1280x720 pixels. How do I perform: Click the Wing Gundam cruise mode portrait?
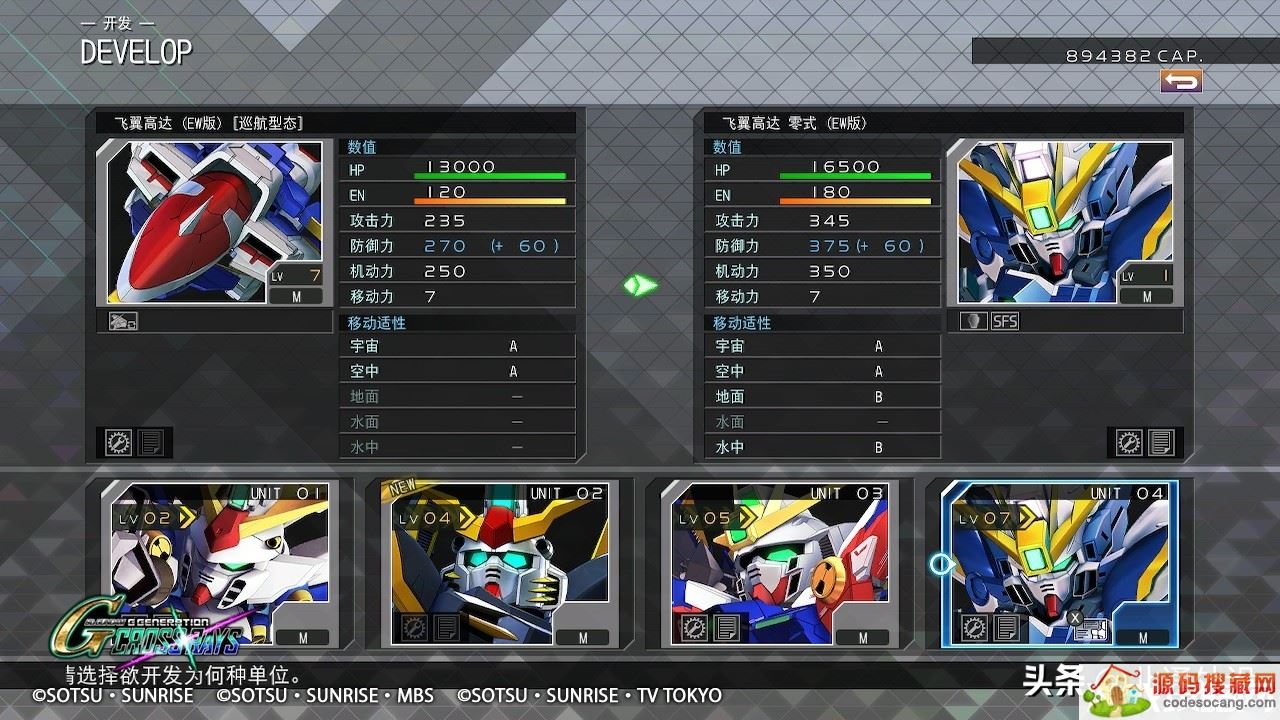click(x=215, y=222)
